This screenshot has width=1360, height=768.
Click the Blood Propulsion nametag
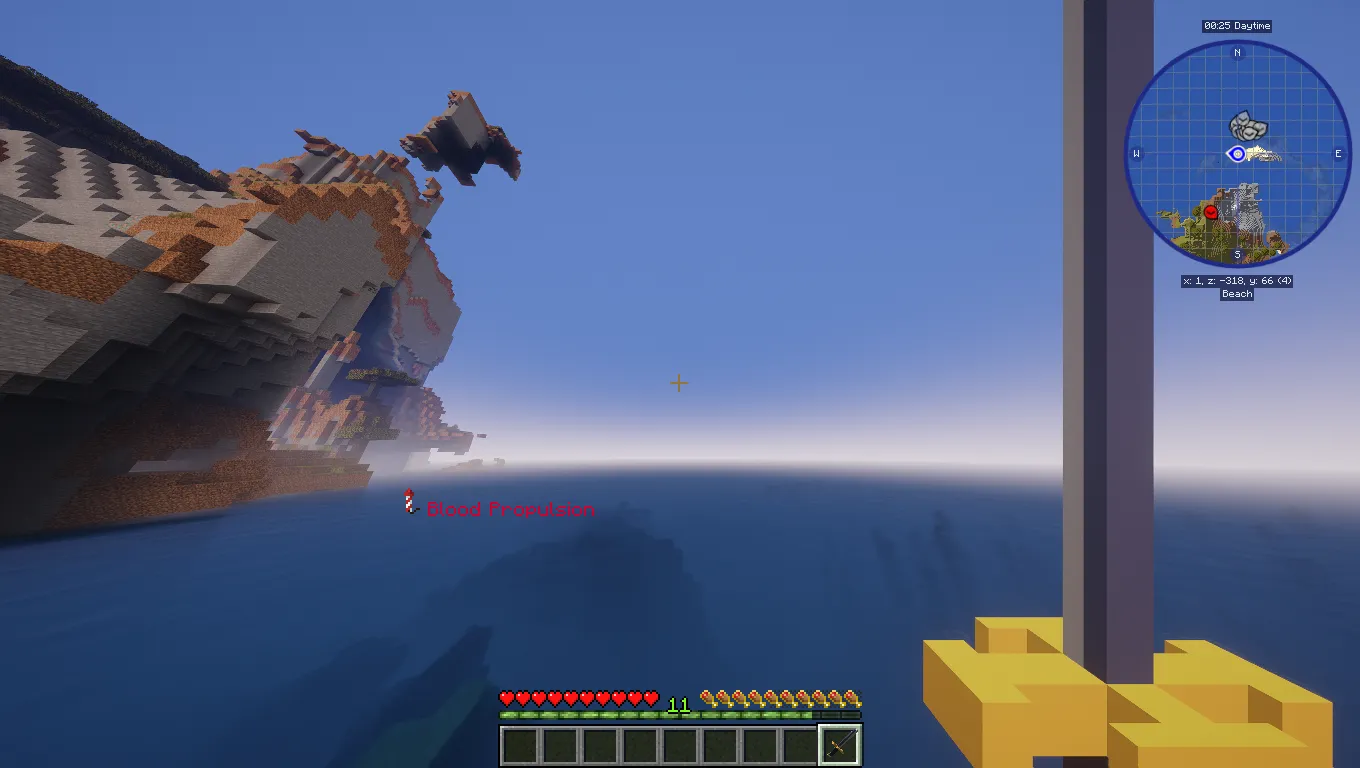pos(510,509)
